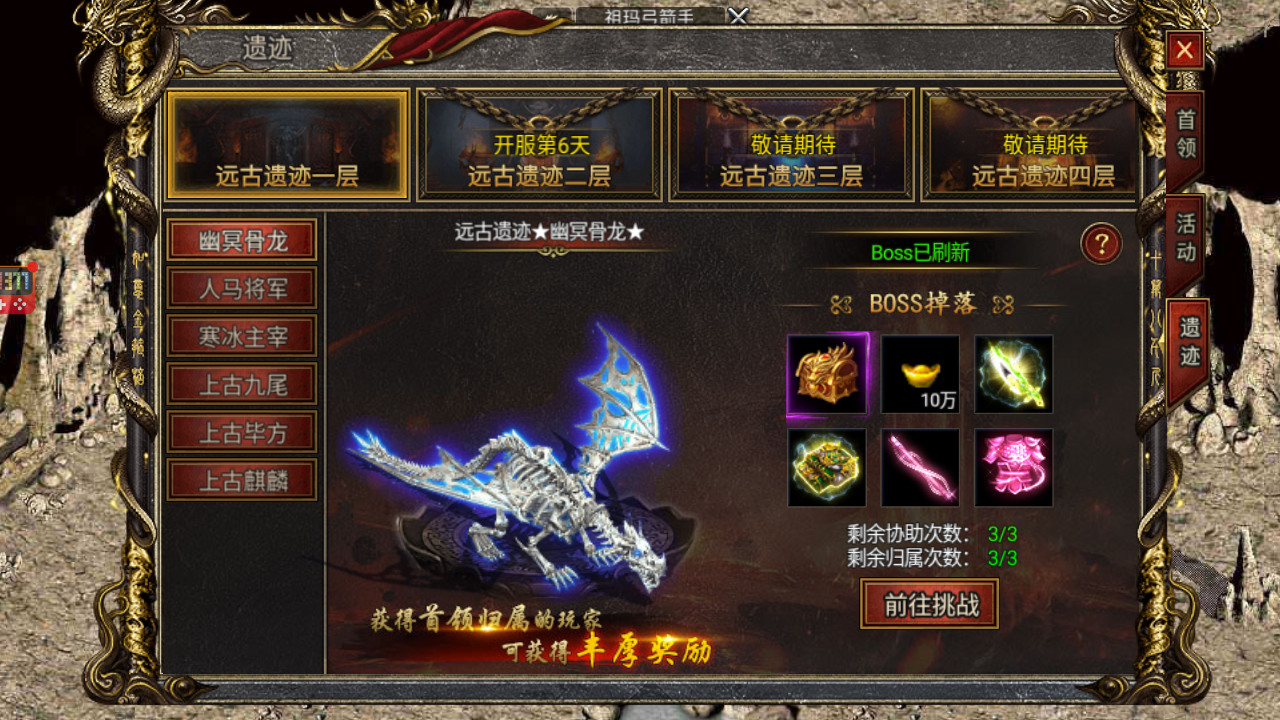Image resolution: width=1280 pixels, height=720 pixels.
Task: Pick the 上古九尾 boss entry
Action: (242, 384)
